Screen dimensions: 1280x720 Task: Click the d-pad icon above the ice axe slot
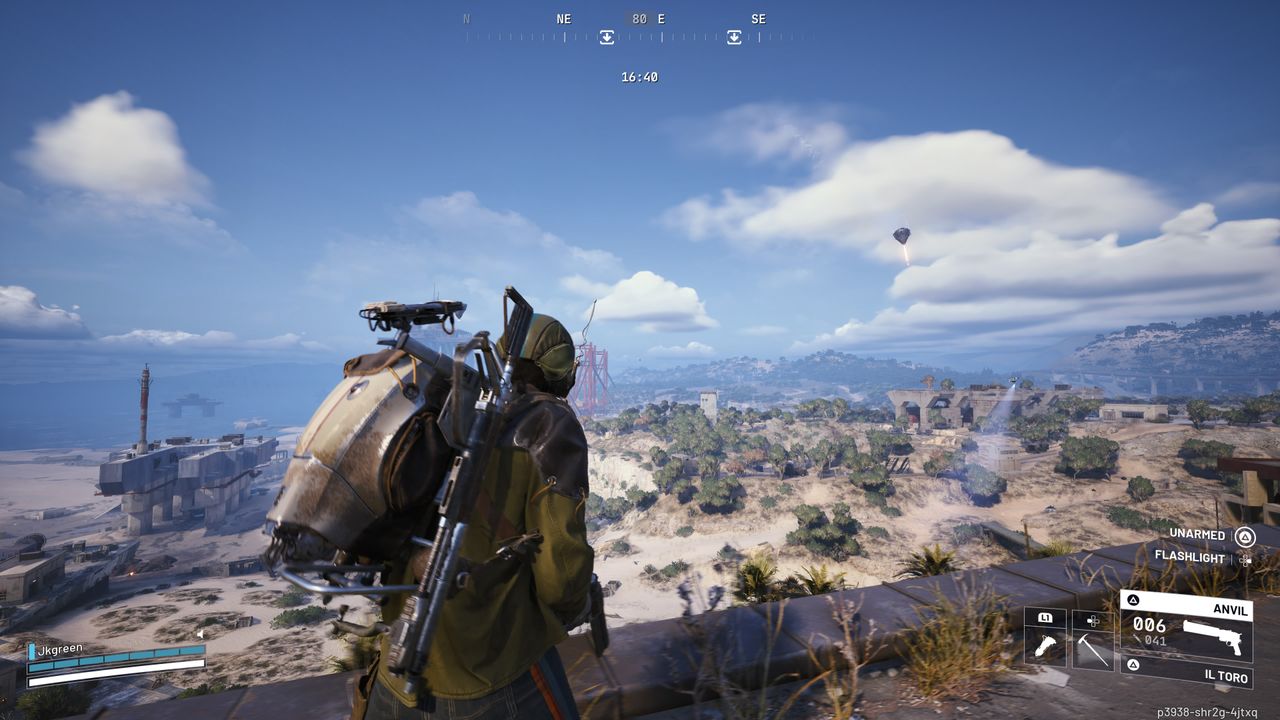[x=1092, y=622]
